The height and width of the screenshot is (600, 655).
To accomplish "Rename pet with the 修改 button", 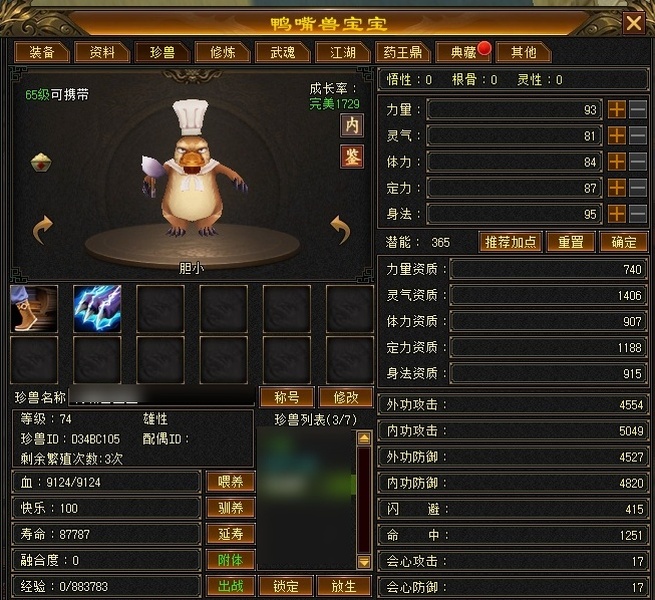I will tap(344, 397).
